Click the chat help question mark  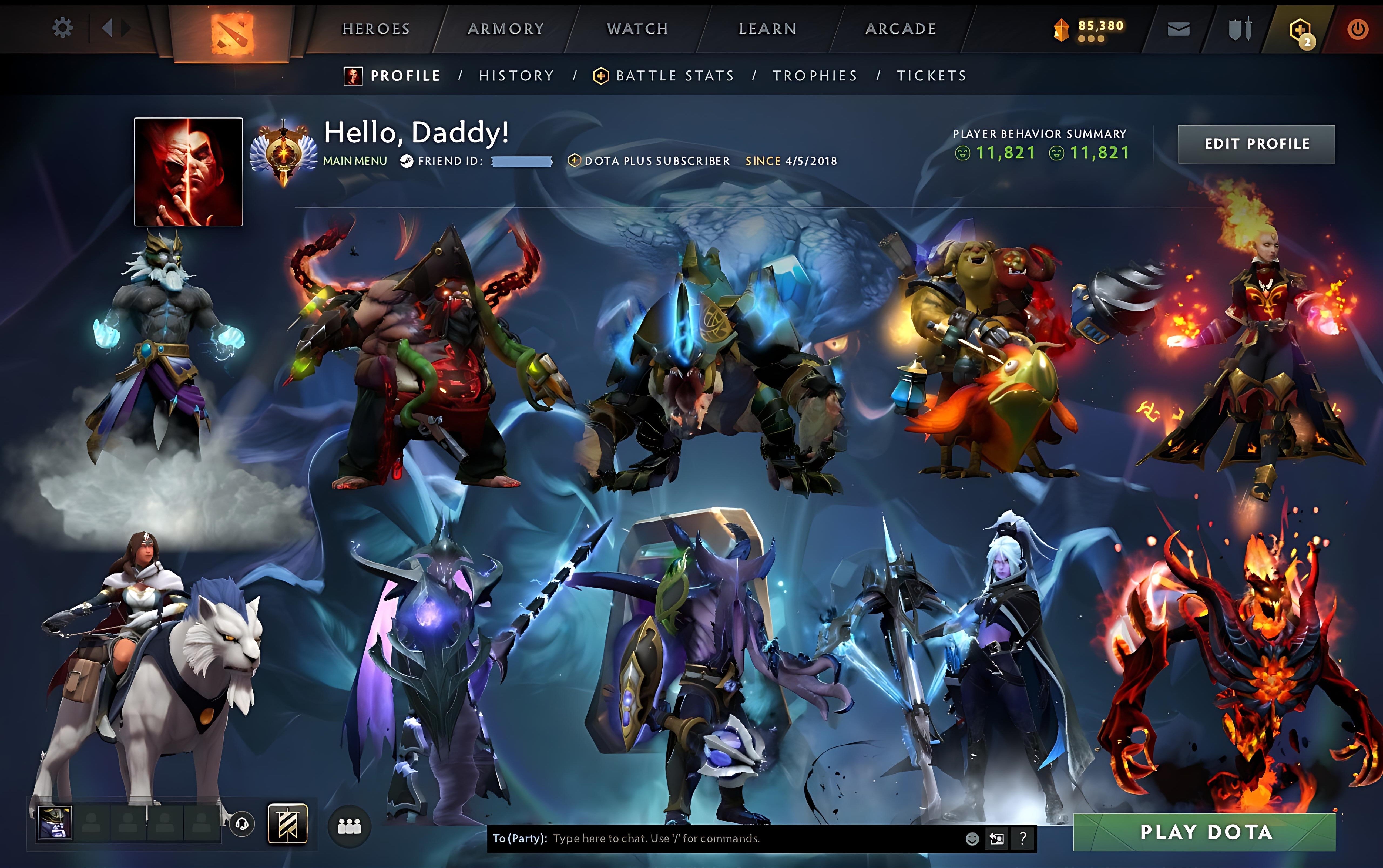1022,839
